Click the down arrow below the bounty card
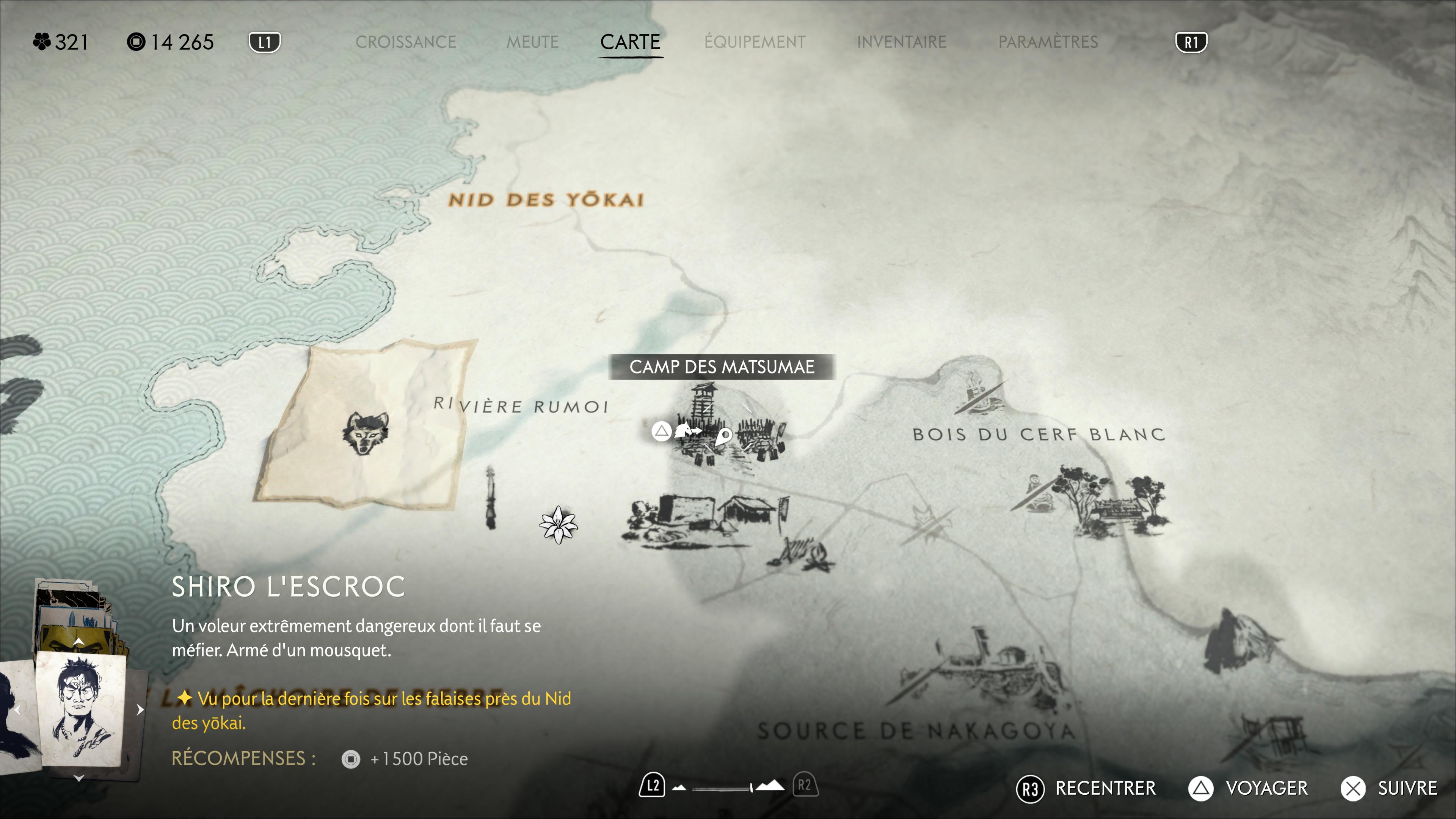1456x819 pixels. point(79,778)
